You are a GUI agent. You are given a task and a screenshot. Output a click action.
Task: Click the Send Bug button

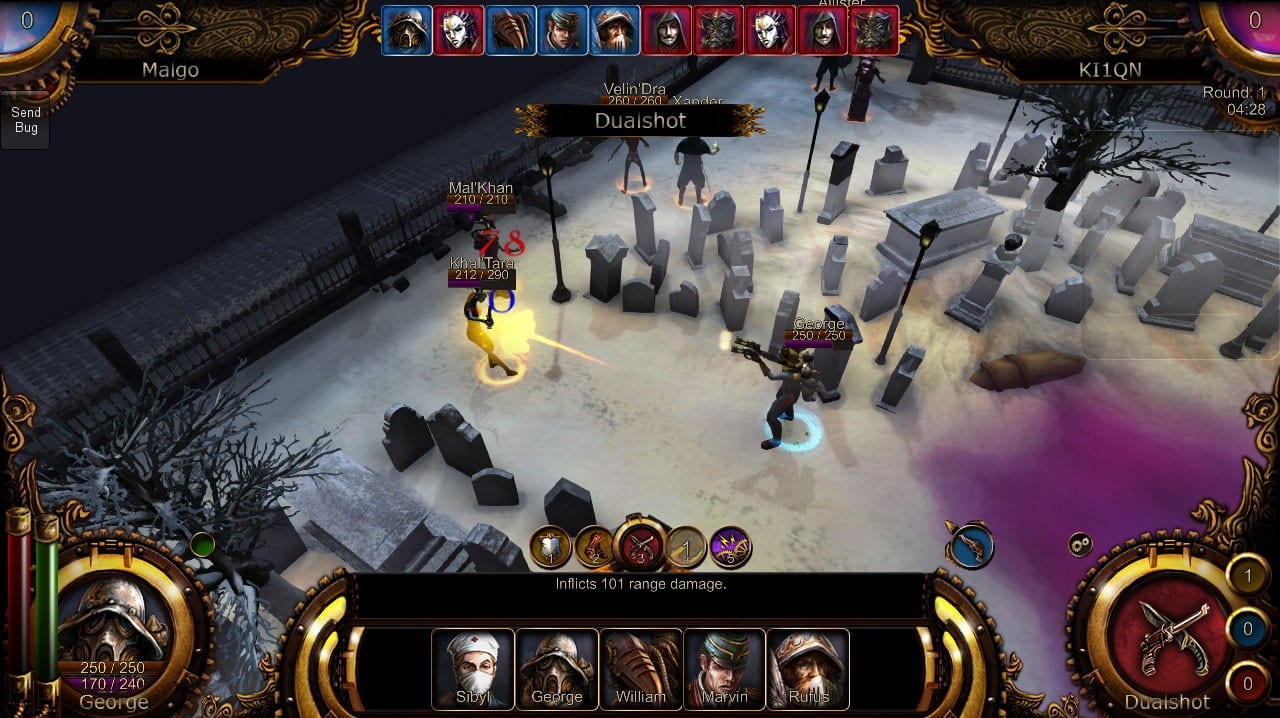click(x=26, y=121)
